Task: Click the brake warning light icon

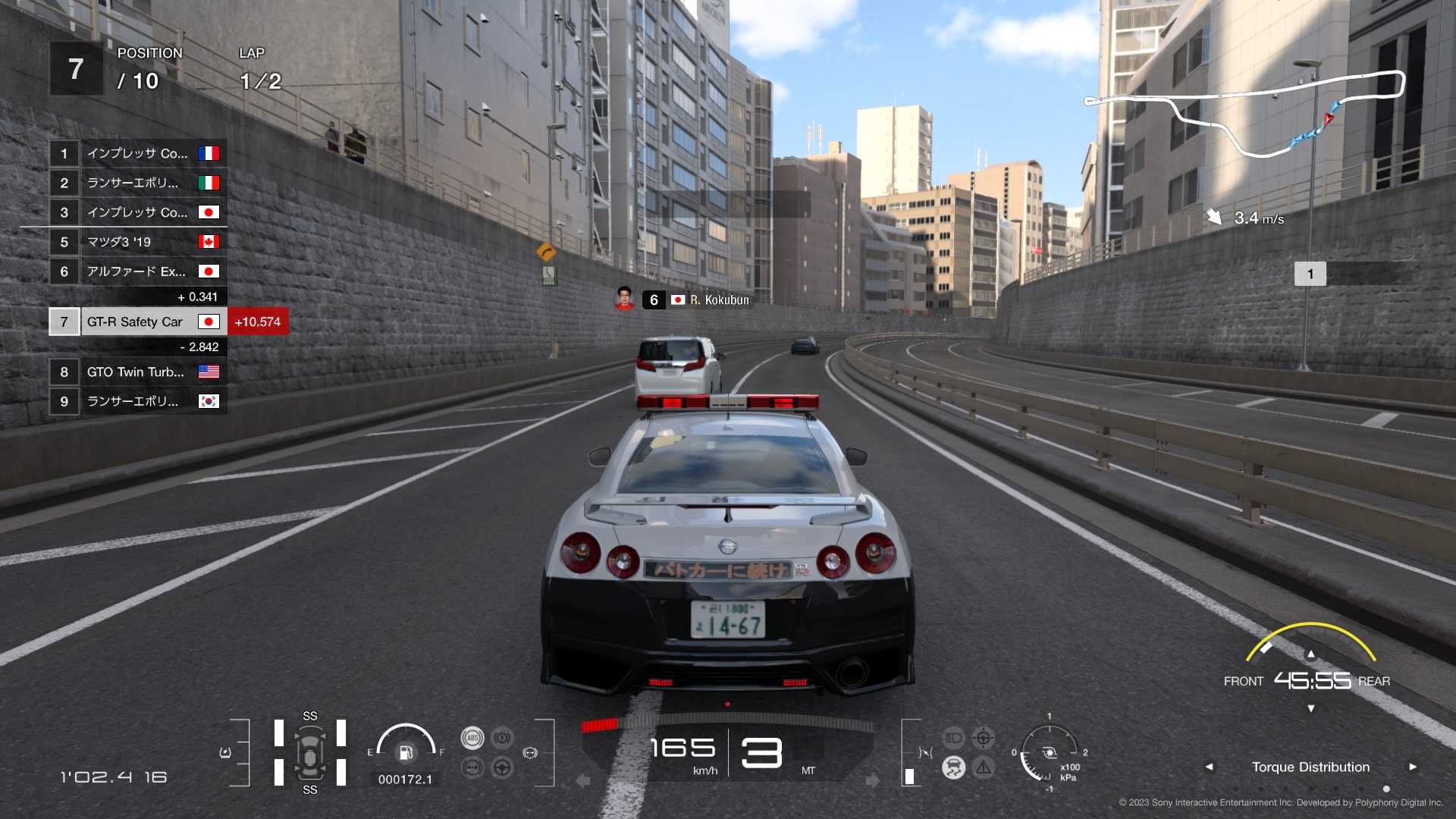Action: [502, 737]
